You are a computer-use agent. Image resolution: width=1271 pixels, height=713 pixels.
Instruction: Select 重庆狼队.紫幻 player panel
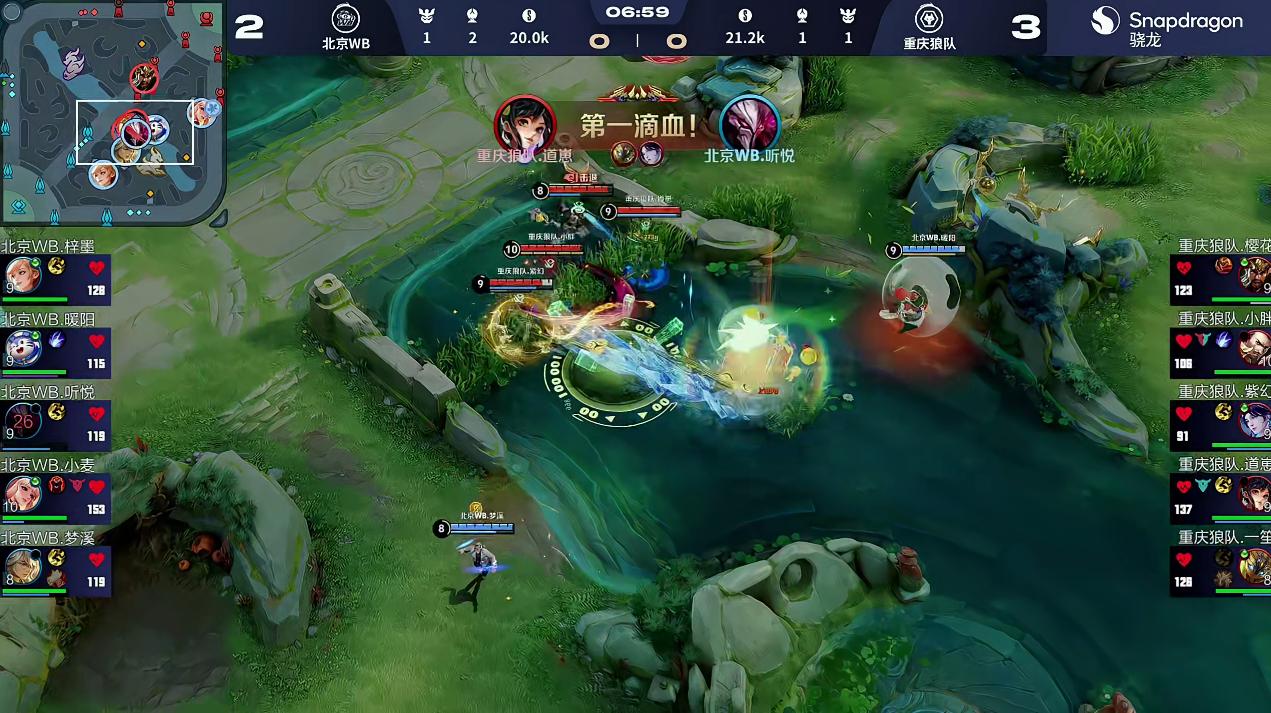(x=1221, y=421)
